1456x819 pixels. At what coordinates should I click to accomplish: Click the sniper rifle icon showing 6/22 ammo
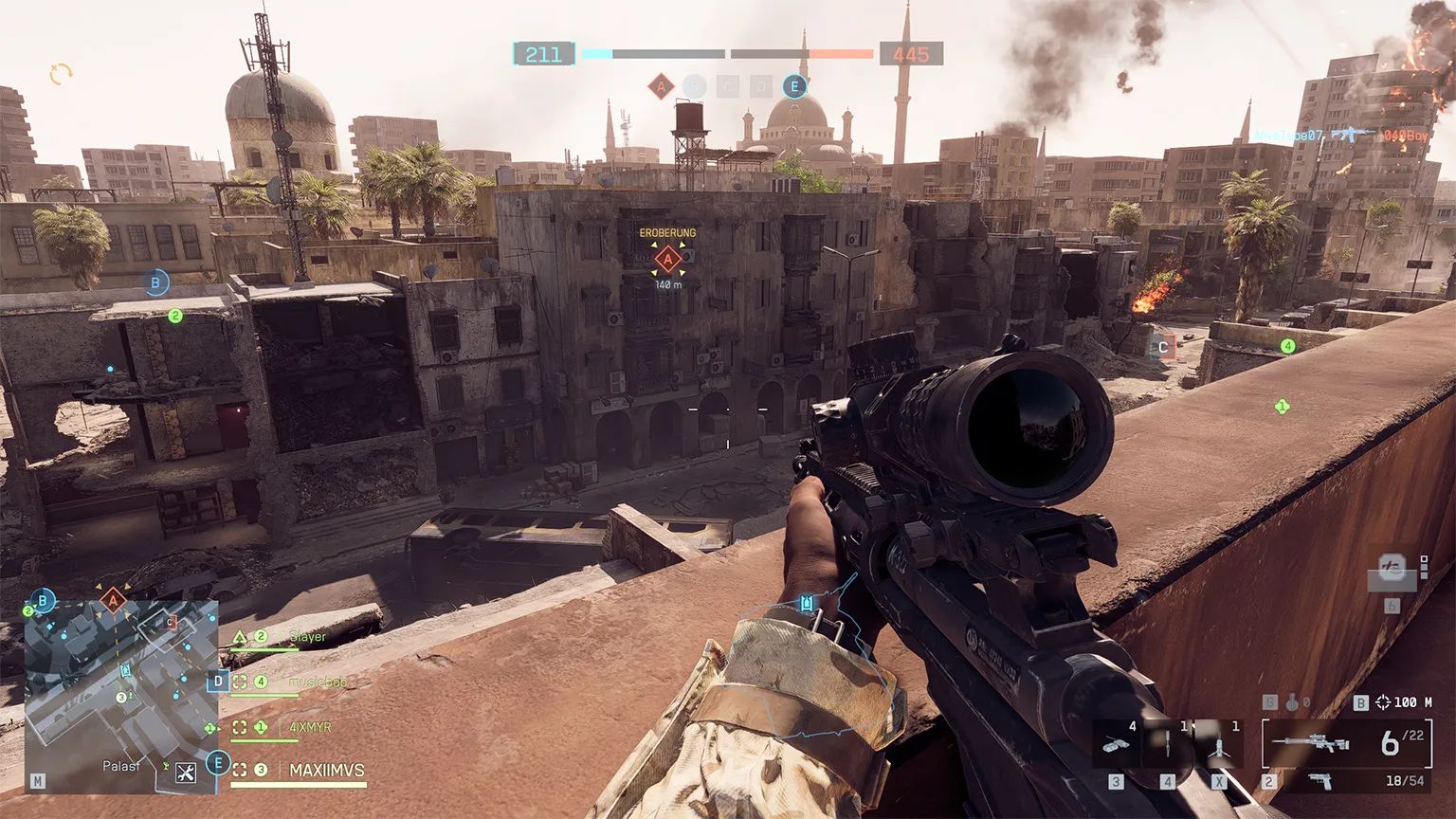point(1312,740)
